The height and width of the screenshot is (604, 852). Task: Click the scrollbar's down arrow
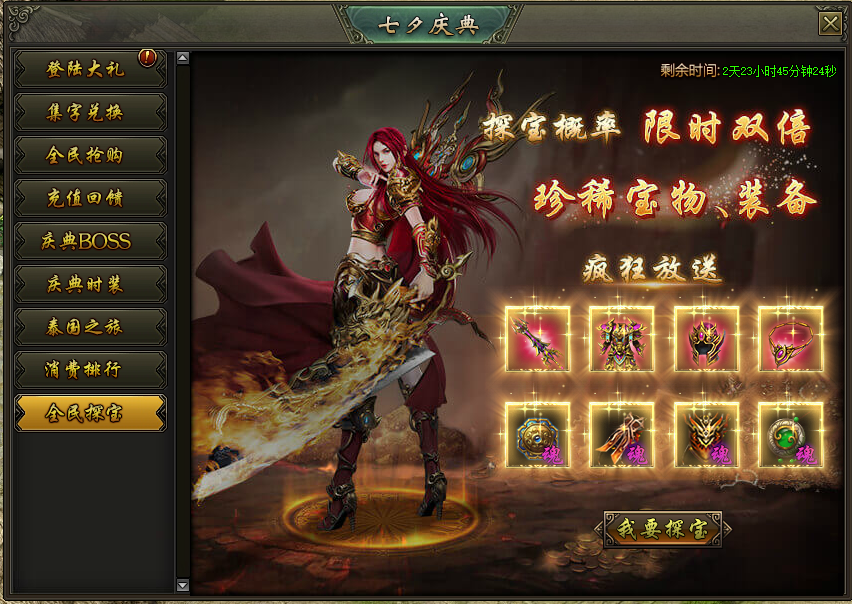(182, 585)
